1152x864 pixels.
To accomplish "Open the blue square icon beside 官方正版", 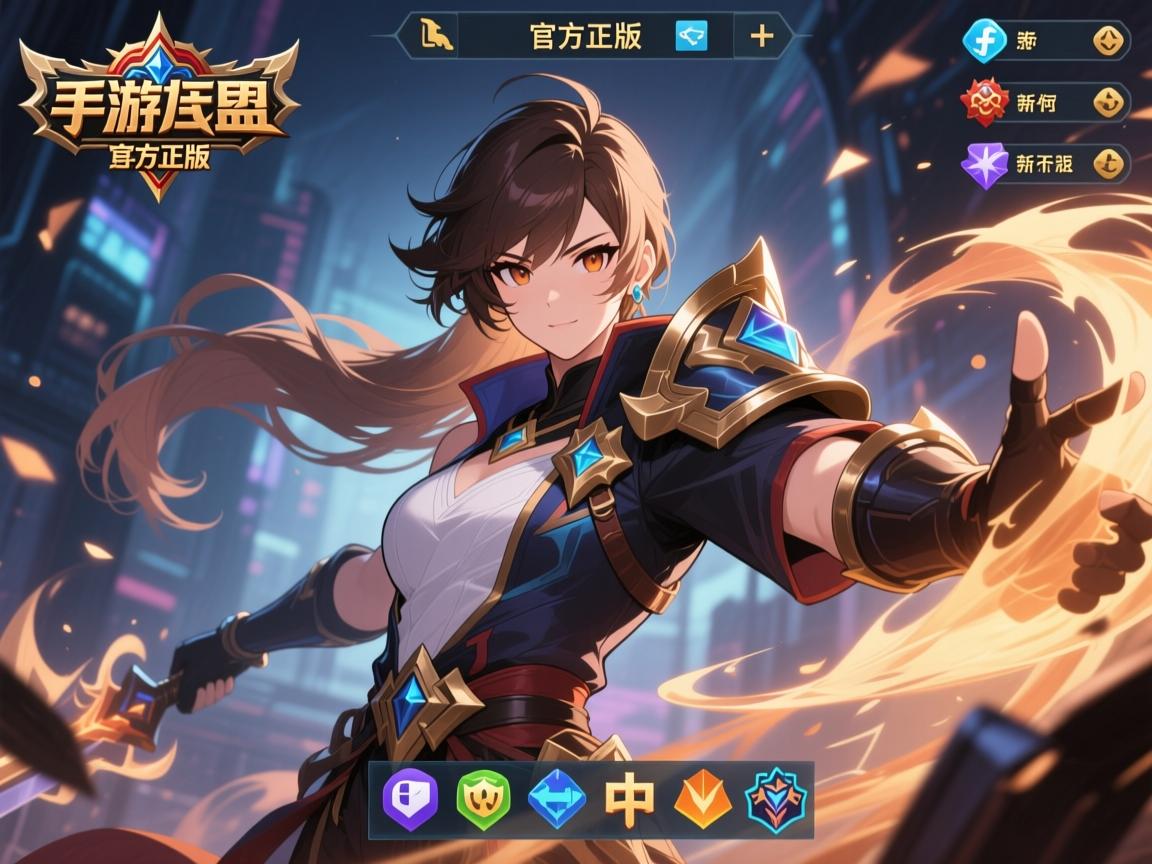I will [691, 36].
